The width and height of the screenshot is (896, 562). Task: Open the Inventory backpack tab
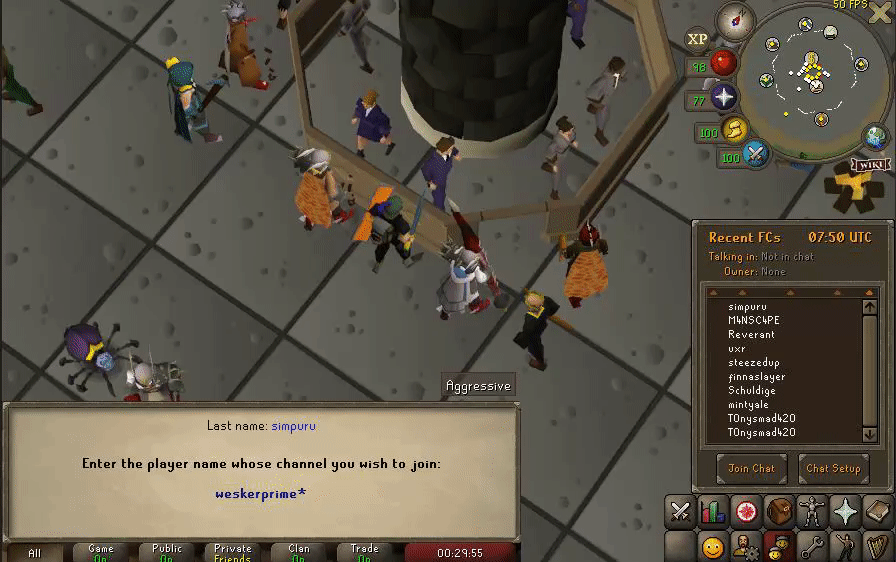point(779,512)
